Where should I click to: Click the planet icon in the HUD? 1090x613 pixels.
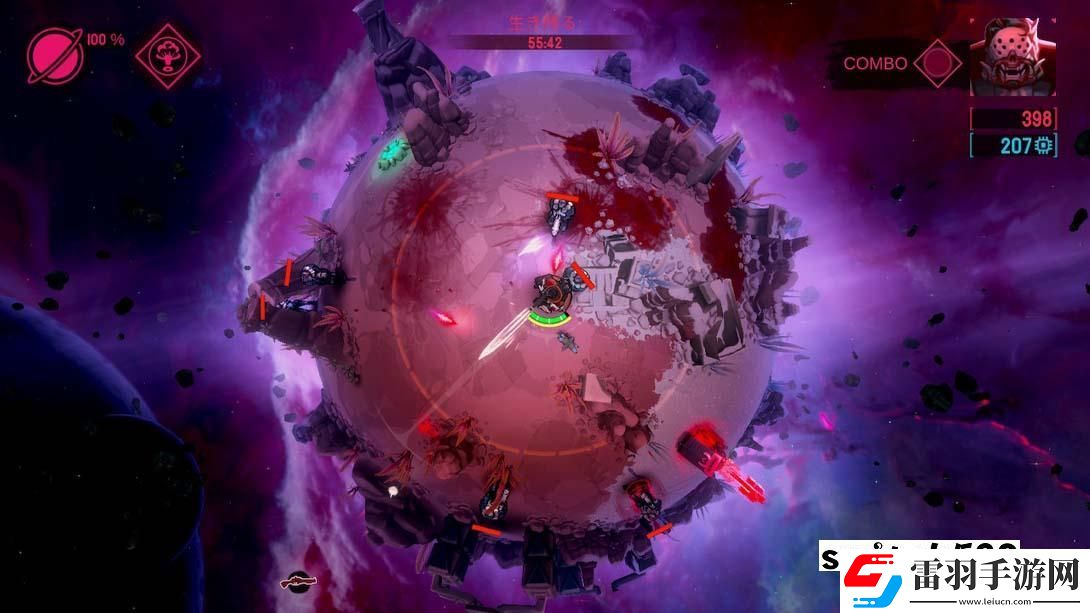point(55,54)
